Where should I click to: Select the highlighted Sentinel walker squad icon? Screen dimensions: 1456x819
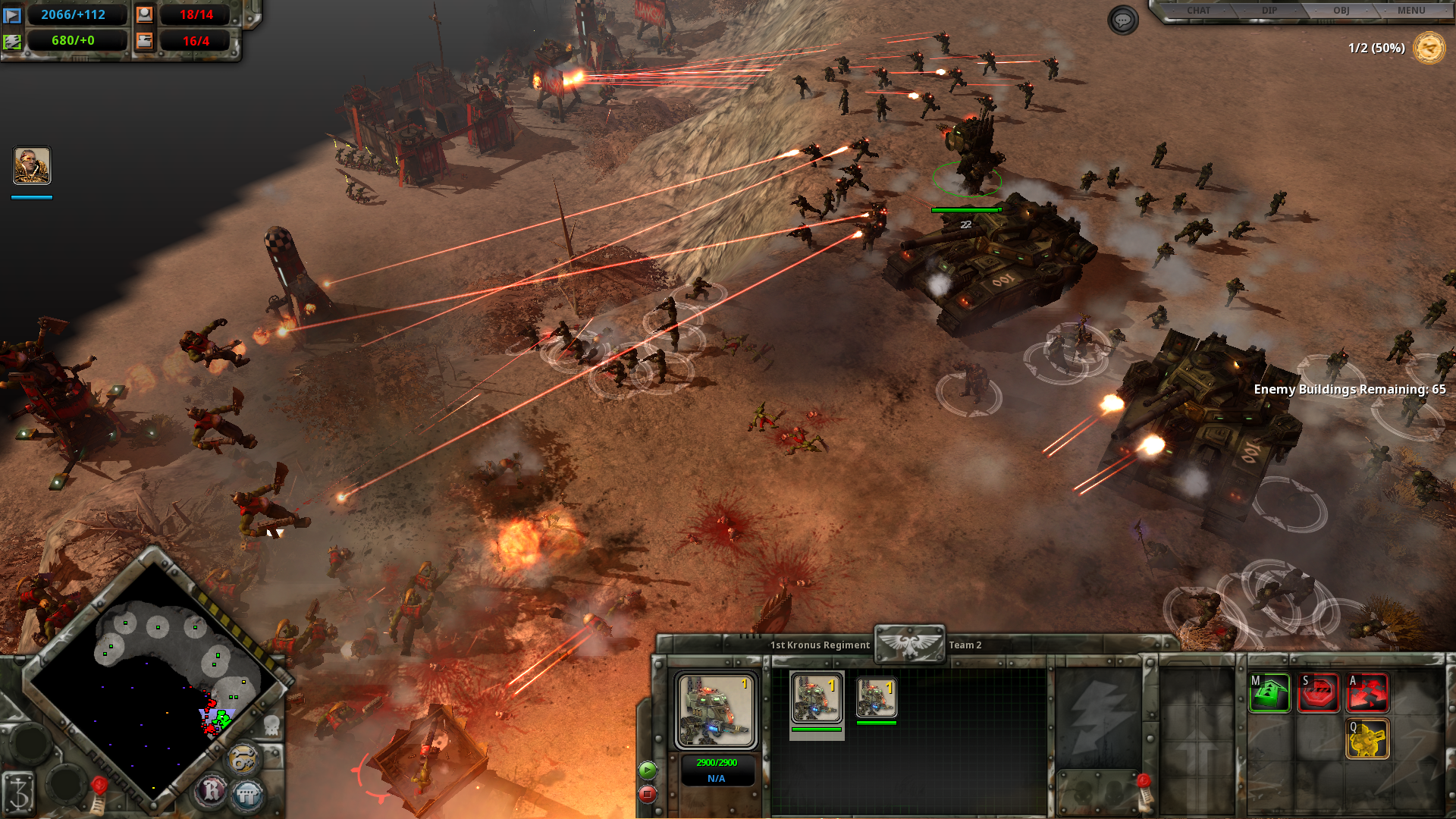click(x=816, y=698)
